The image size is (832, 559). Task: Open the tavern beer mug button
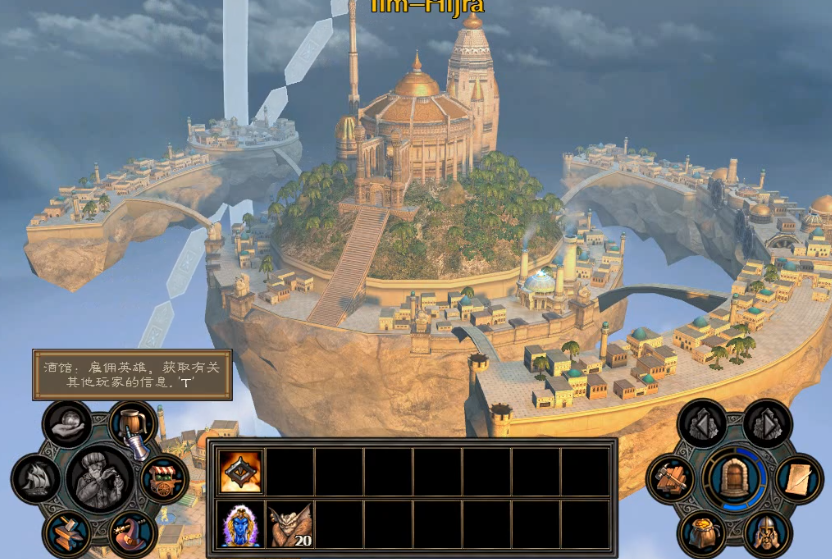[x=132, y=424]
